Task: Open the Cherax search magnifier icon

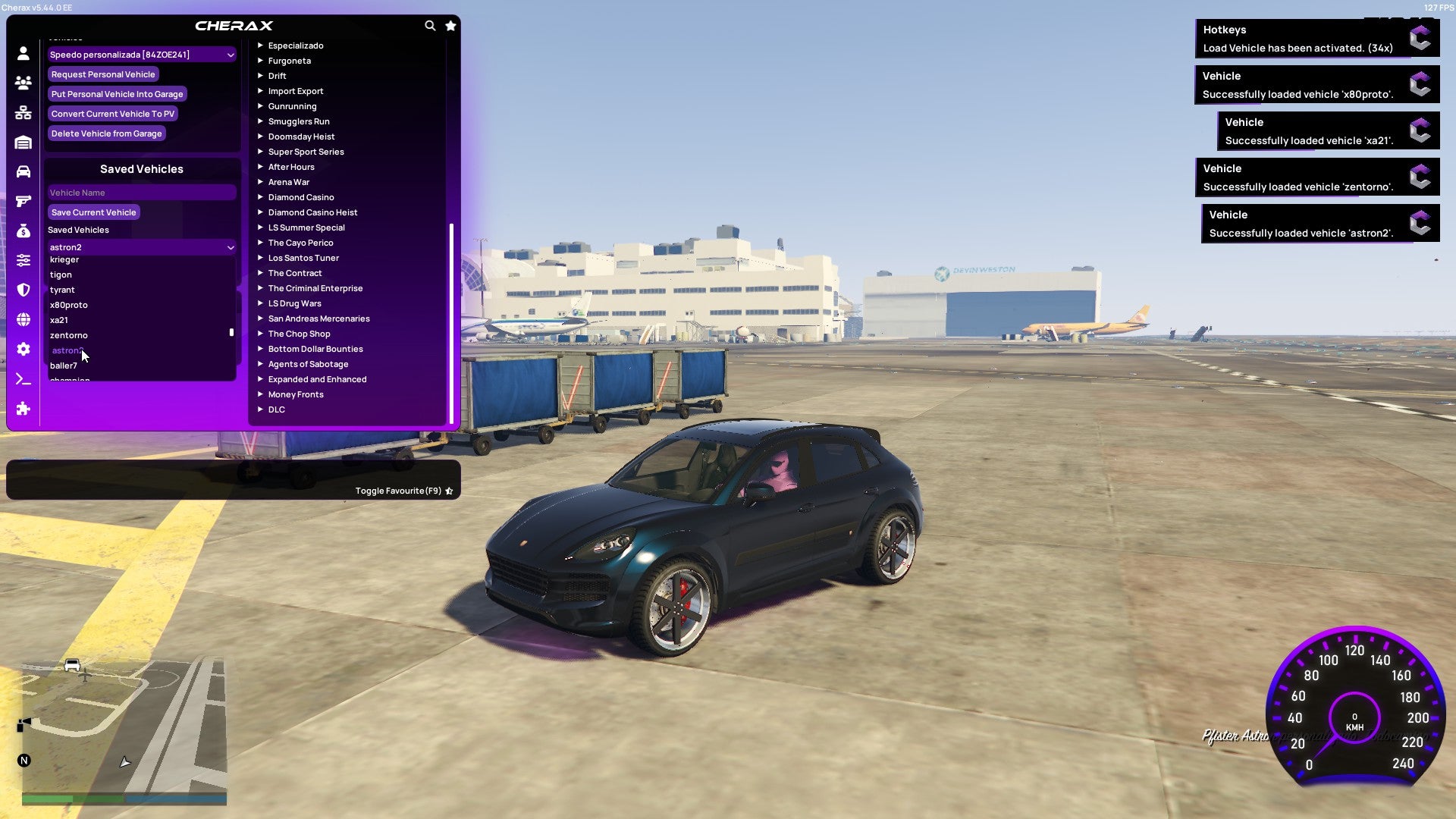Action: 430,25
